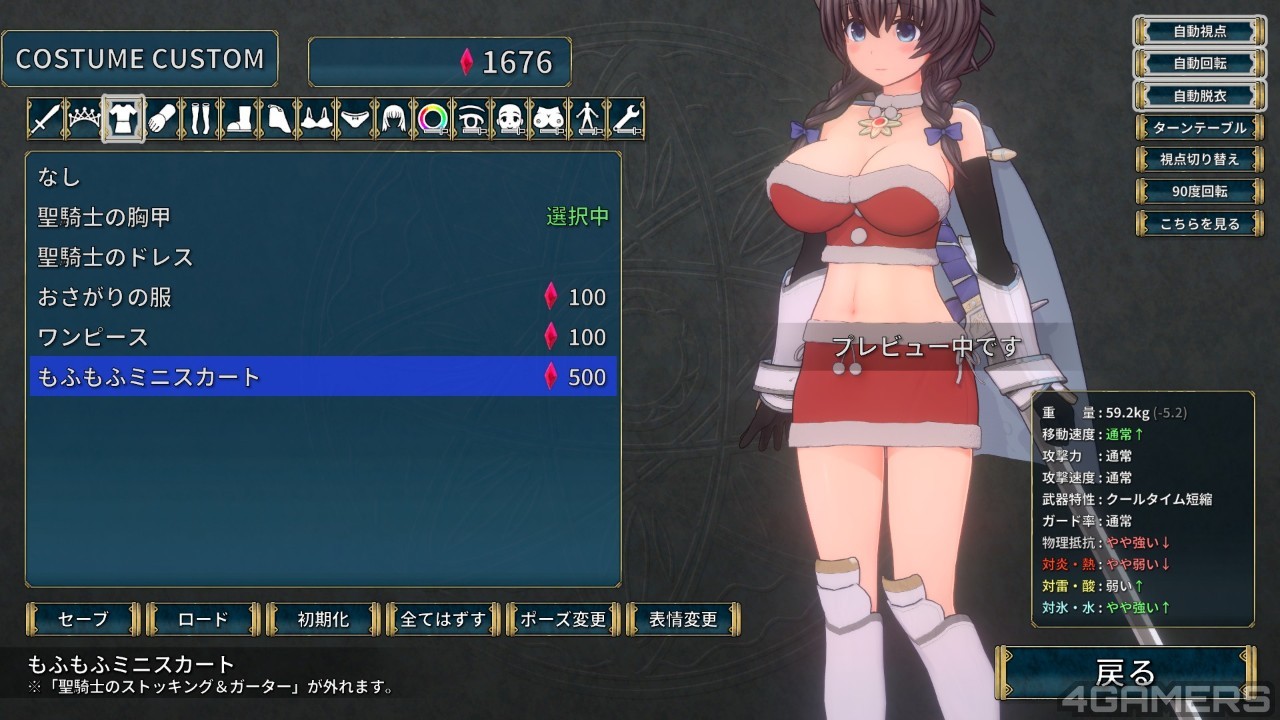The height and width of the screenshot is (720, 1280).
Task: Rotate view with 90度回転 button
Action: (1199, 191)
